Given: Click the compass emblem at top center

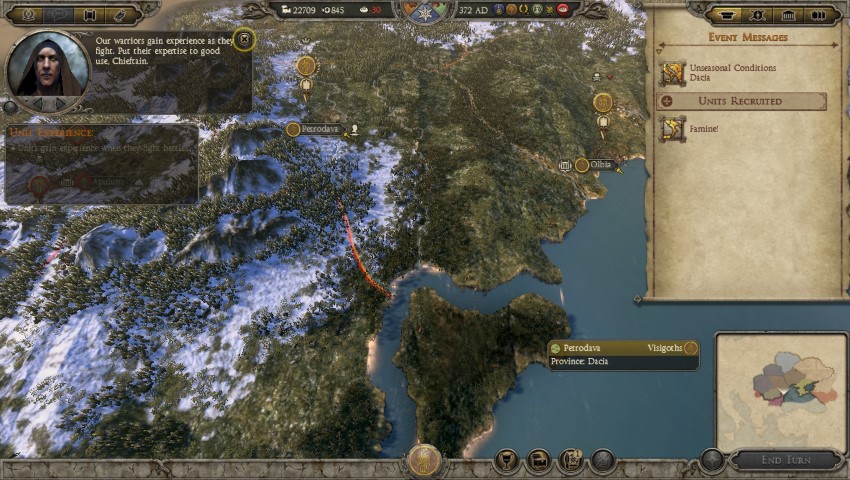Looking at the screenshot, I should (425, 11).
